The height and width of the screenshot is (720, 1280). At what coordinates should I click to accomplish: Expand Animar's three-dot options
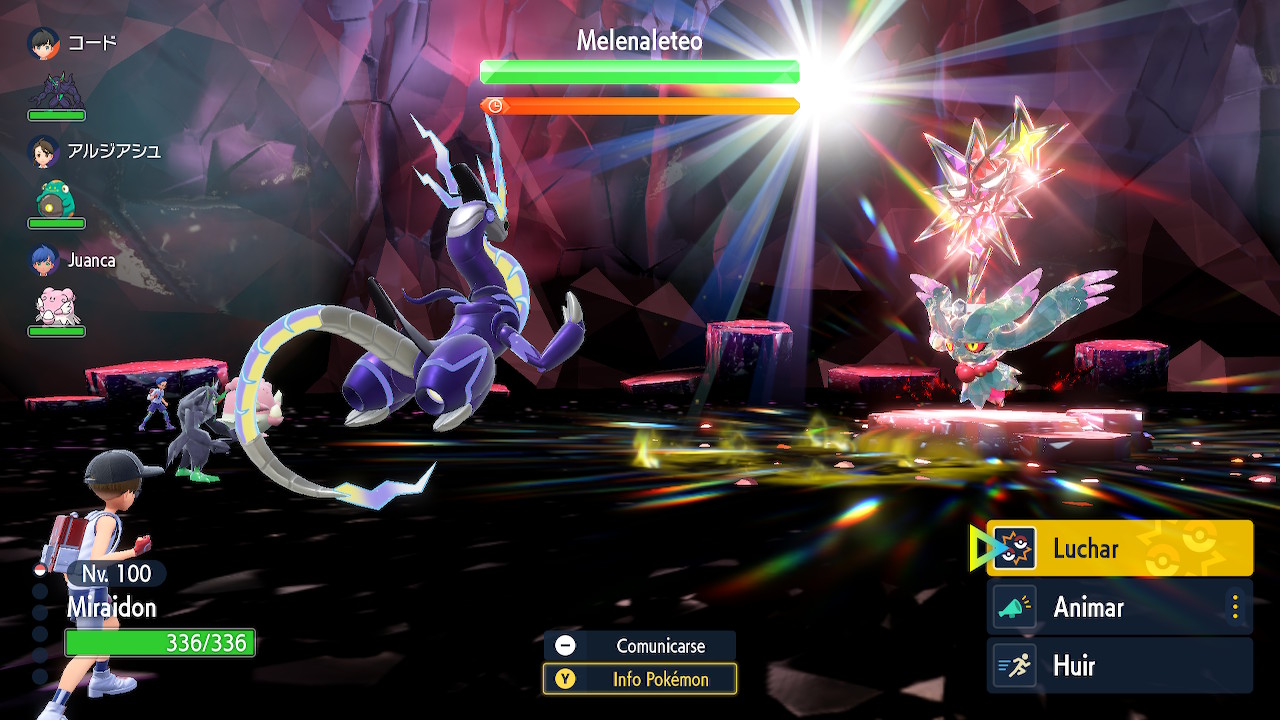(x=1235, y=607)
